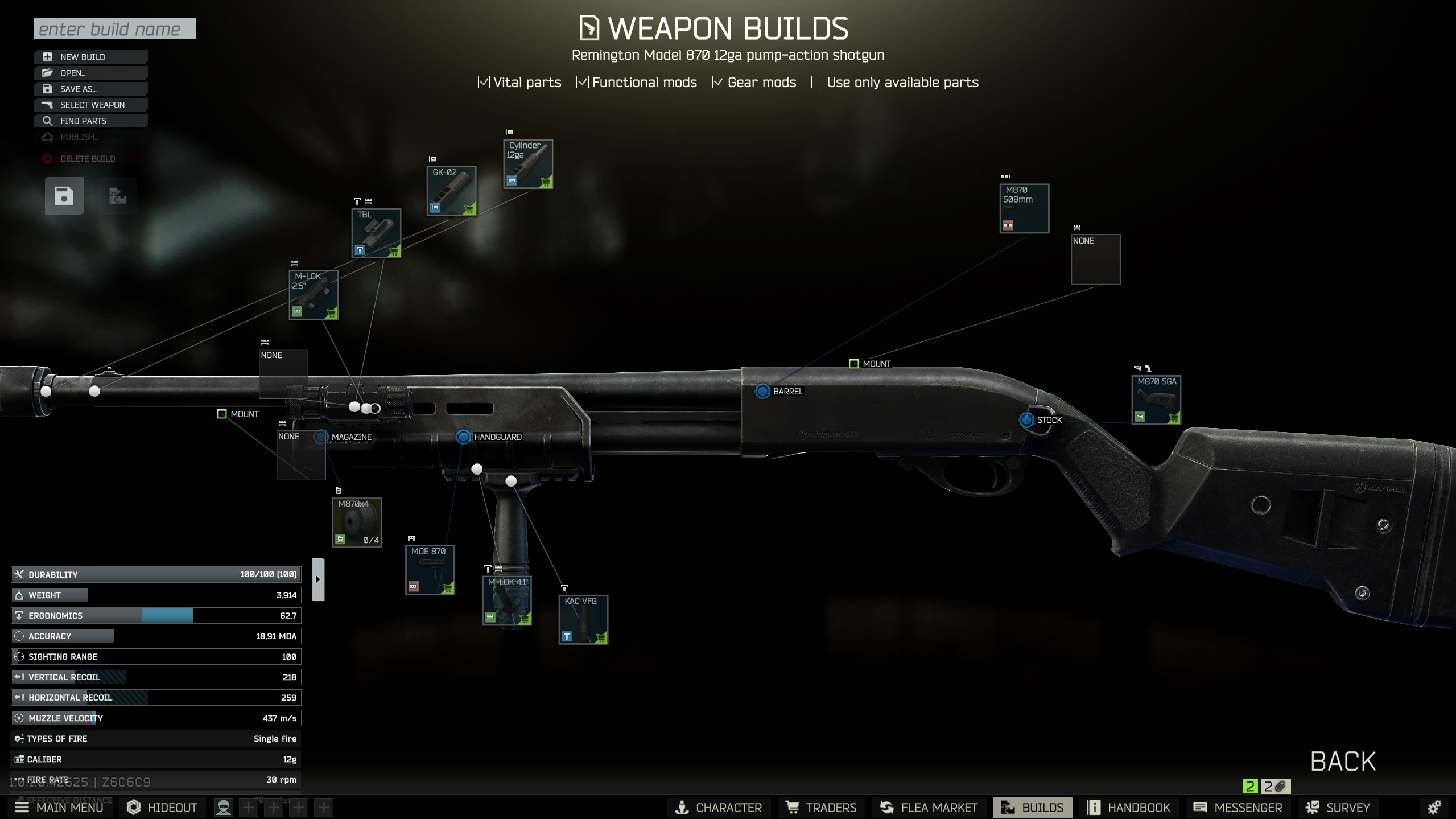This screenshot has width=1456, height=819.
Task: Toggle the Vital parts checkbox
Action: pyautogui.click(x=484, y=83)
